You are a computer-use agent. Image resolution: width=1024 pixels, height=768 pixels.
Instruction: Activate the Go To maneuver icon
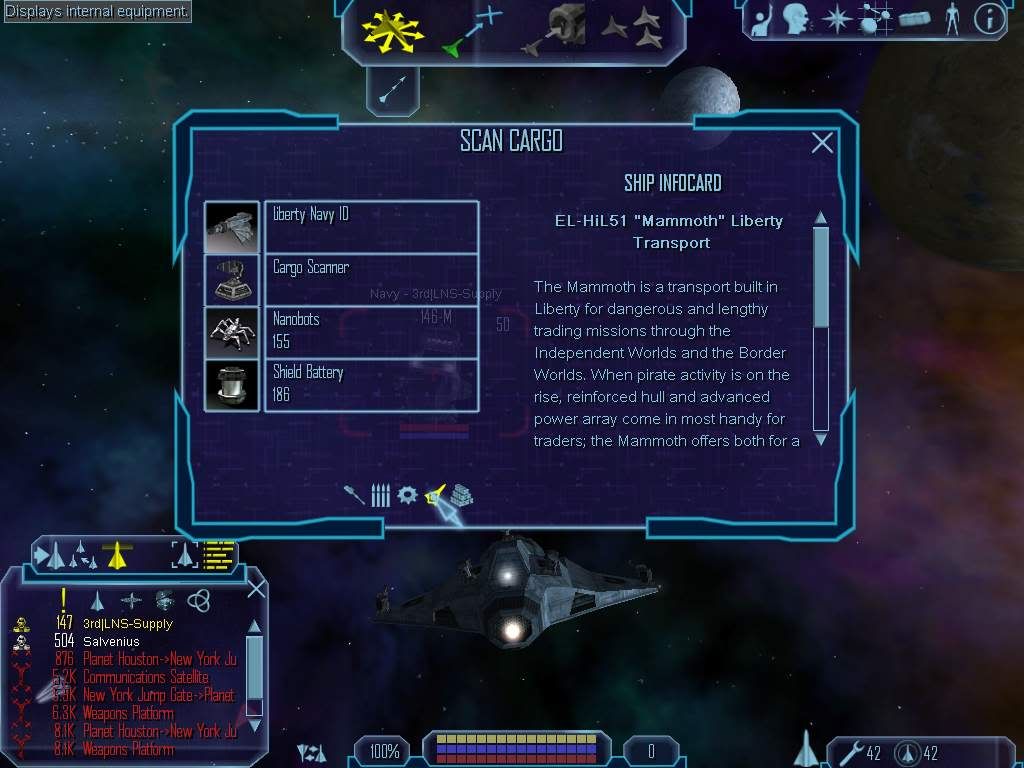point(471,30)
